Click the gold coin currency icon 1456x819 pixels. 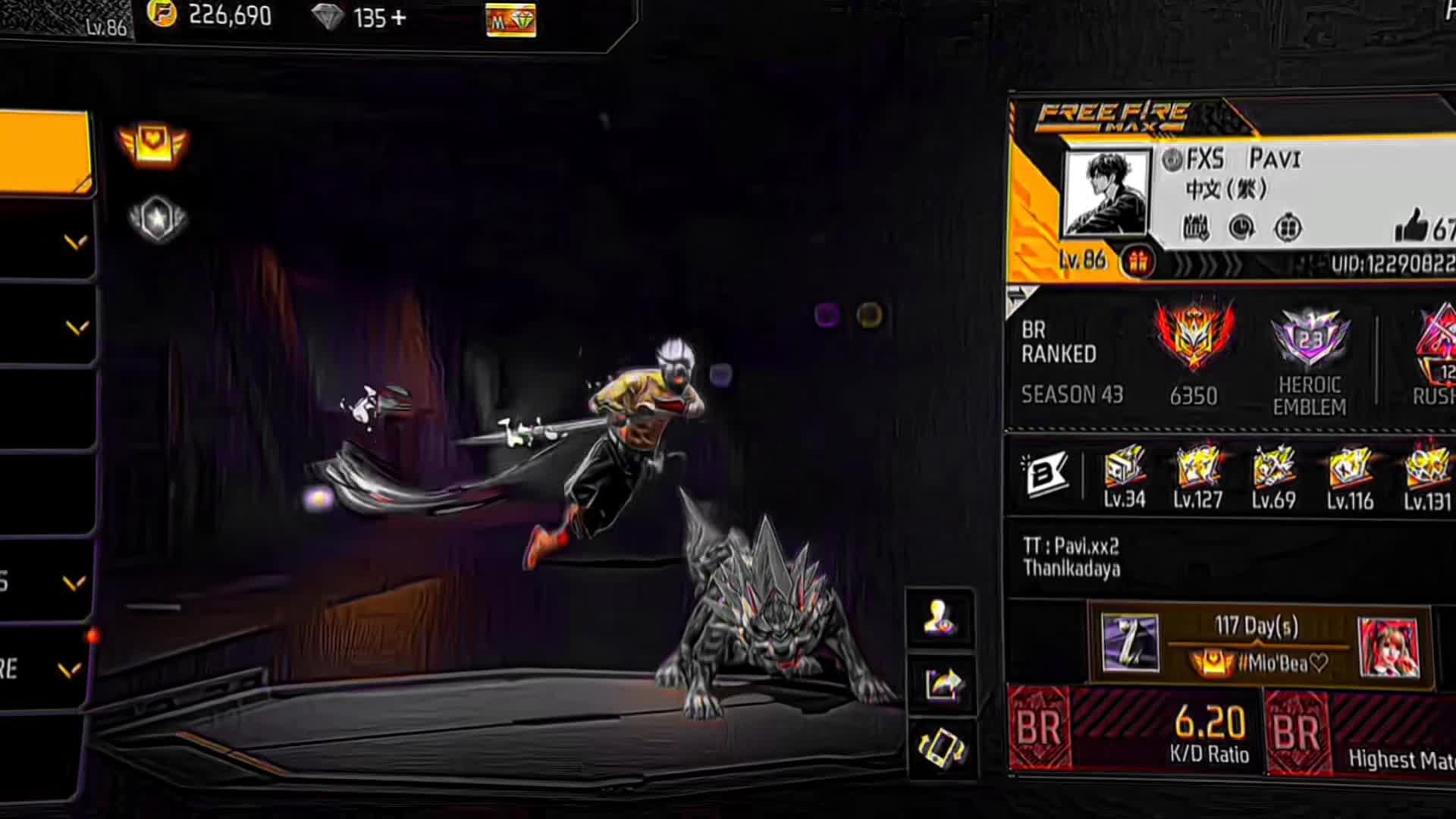[162, 14]
